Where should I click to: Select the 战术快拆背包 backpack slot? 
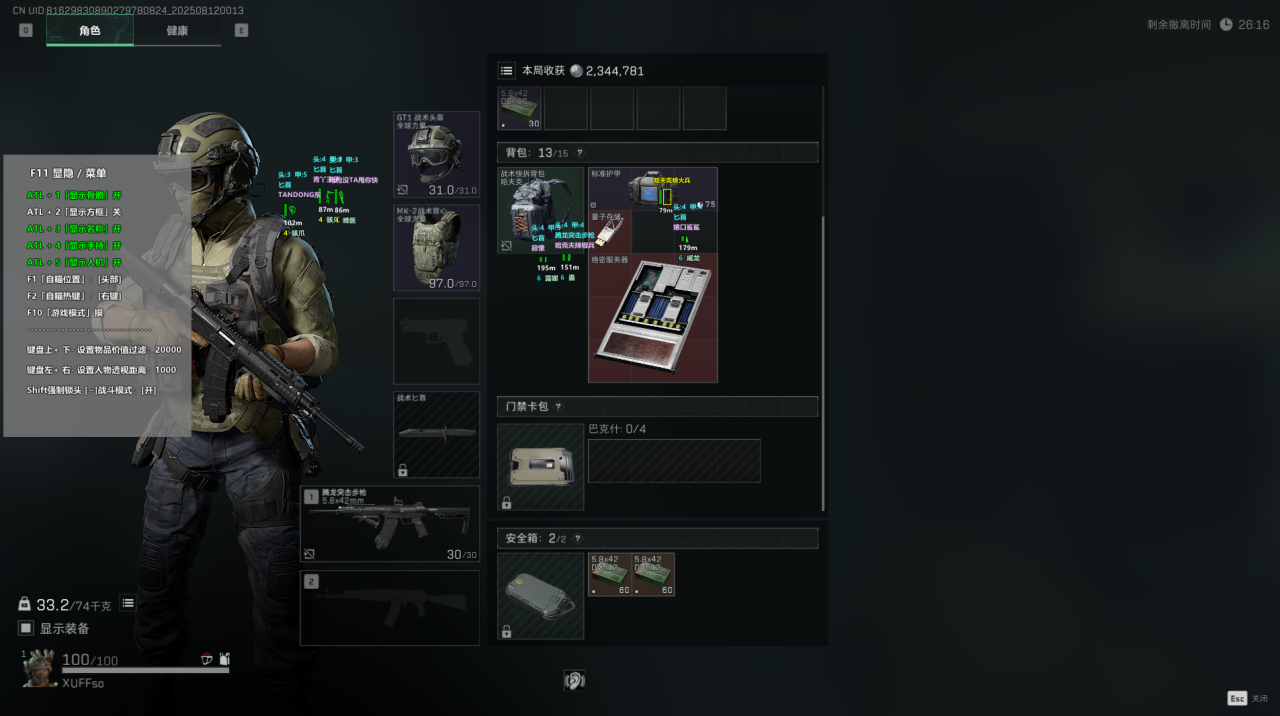540,210
